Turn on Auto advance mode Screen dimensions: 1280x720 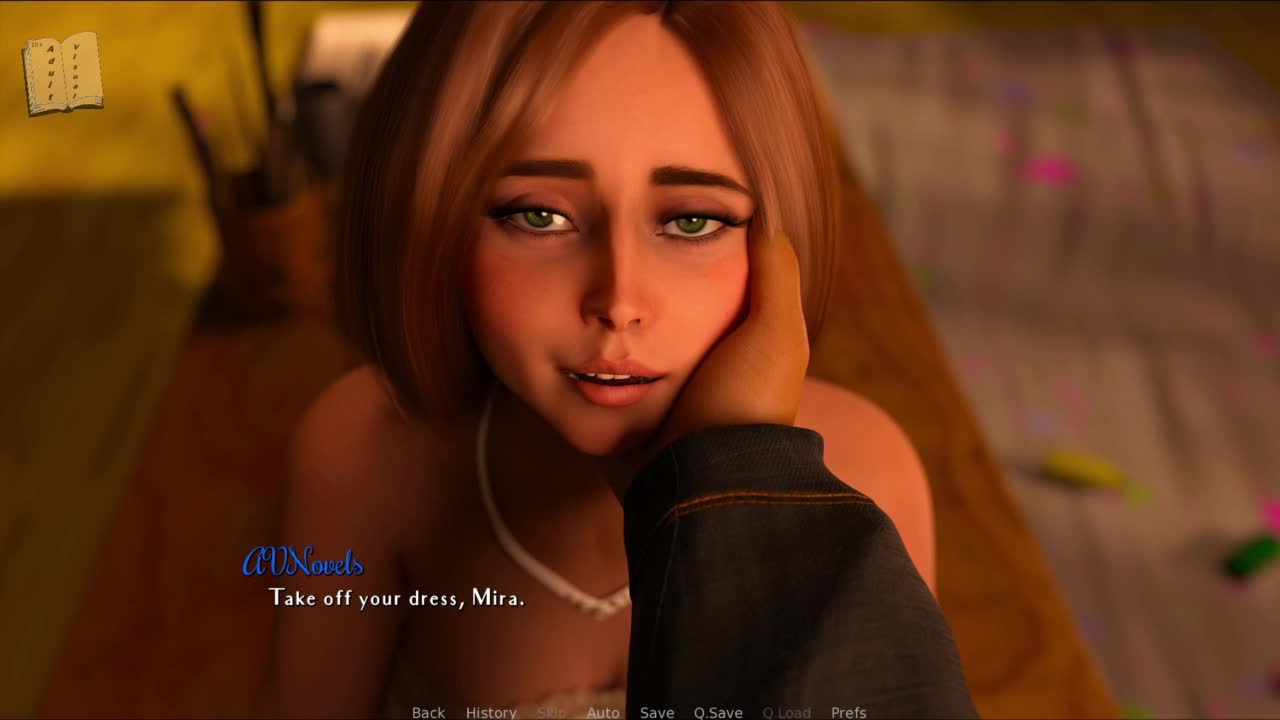pyautogui.click(x=603, y=712)
